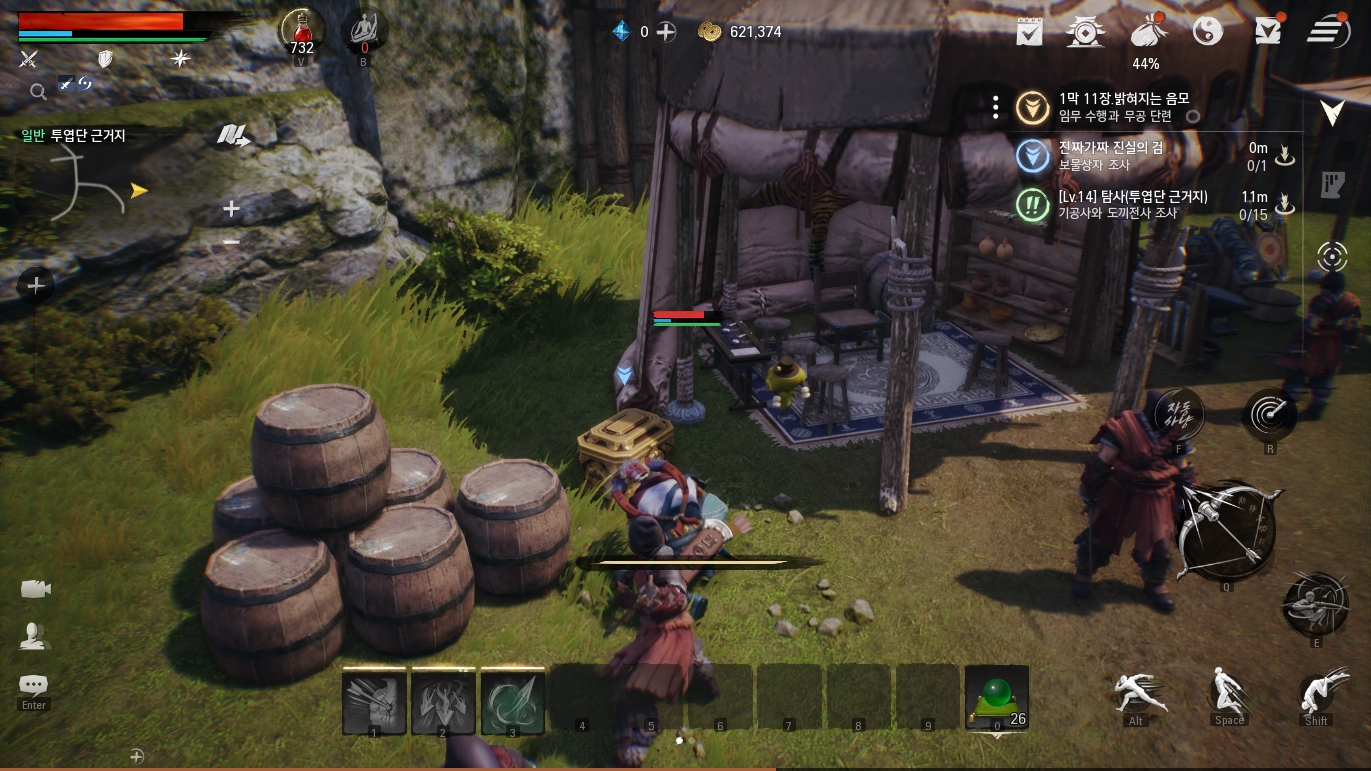The width and height of the screenshot is (1371, 771).
Task: Open the main hamburger menu
Action: (1328, 31)
